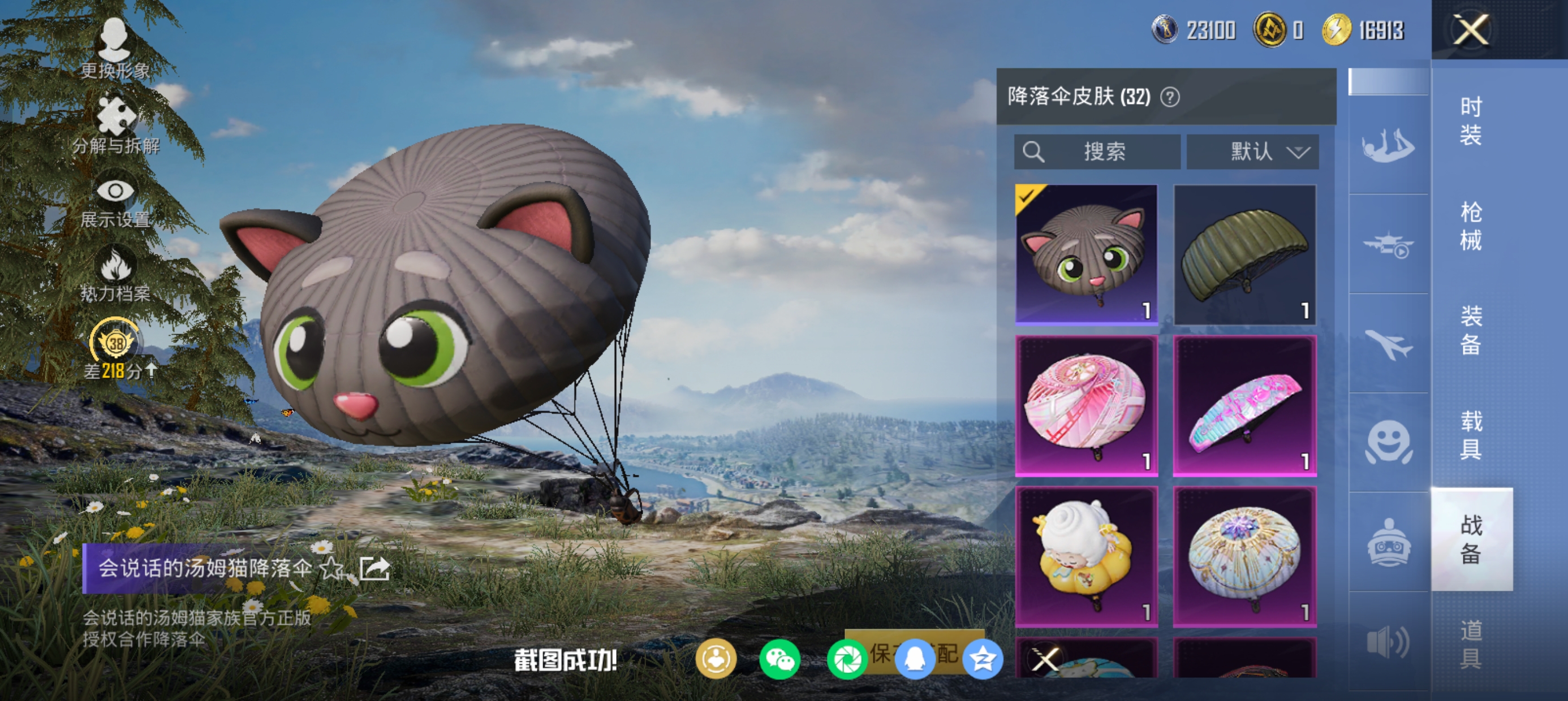Open 展示设置 display settings

pos(115,202)
